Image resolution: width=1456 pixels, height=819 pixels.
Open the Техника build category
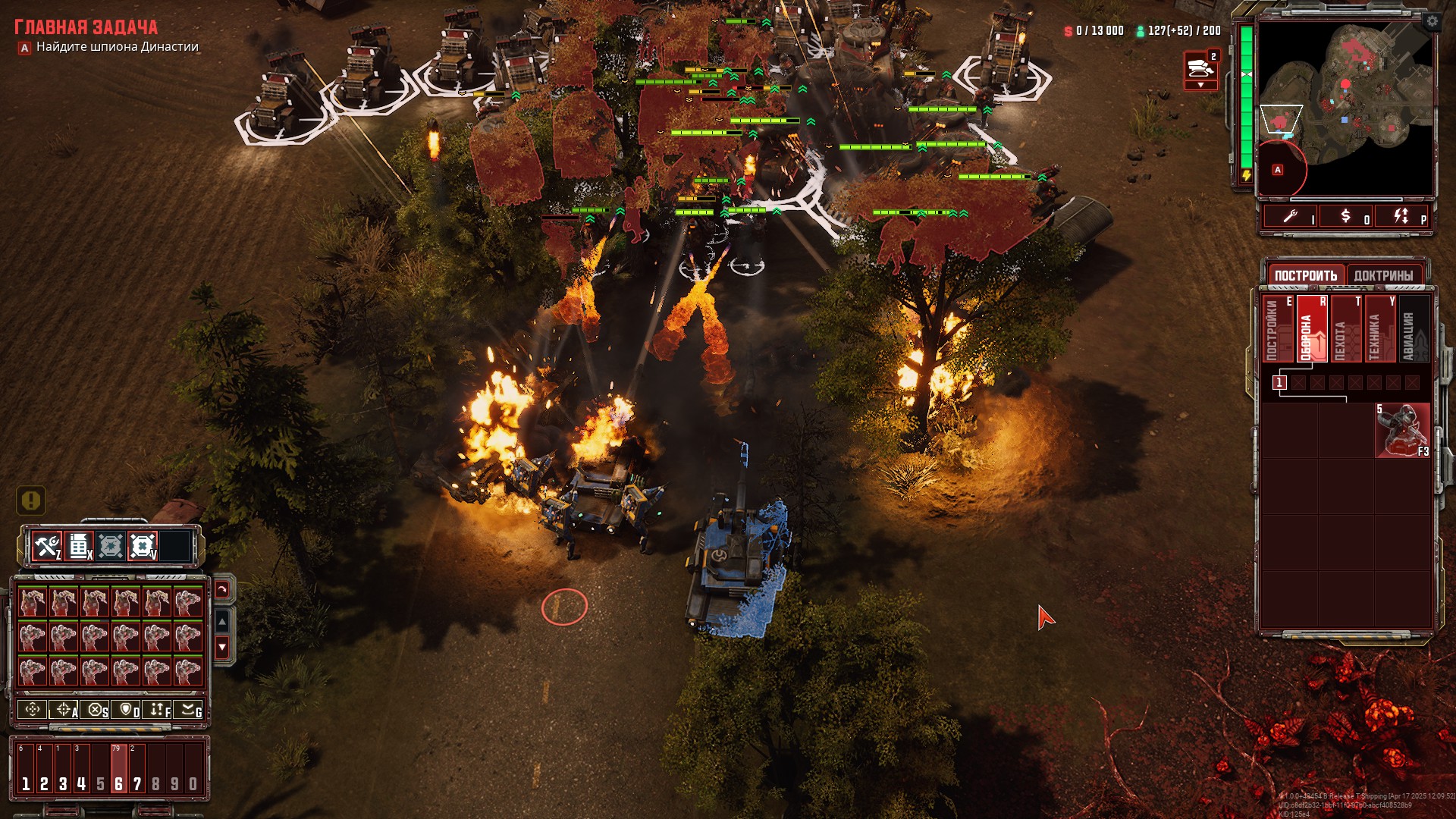point(1377,330)
